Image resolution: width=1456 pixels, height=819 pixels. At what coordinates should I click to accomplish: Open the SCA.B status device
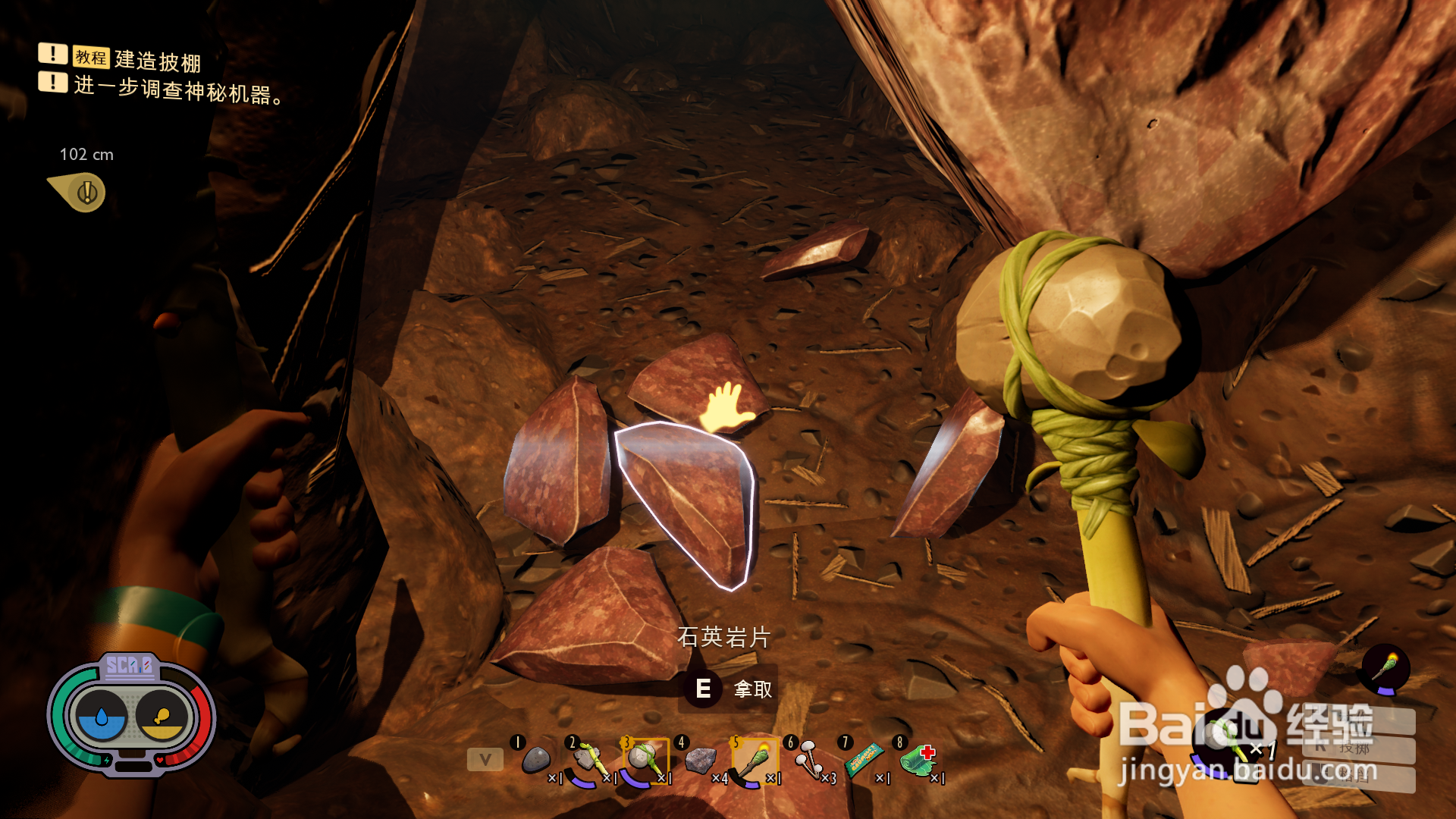(131, 713)
